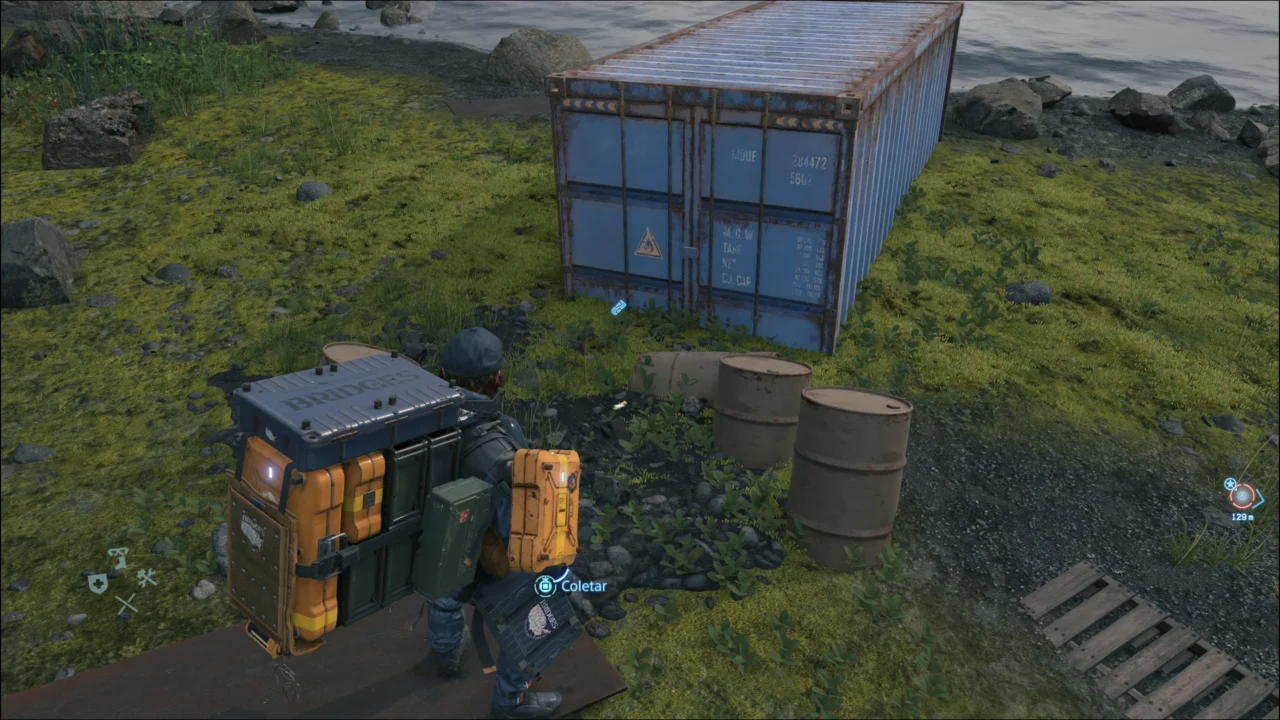The image size is (1280, 720).
Task: Click the chevron arrow beside the waypoint marker
Action: point(1259,498)
